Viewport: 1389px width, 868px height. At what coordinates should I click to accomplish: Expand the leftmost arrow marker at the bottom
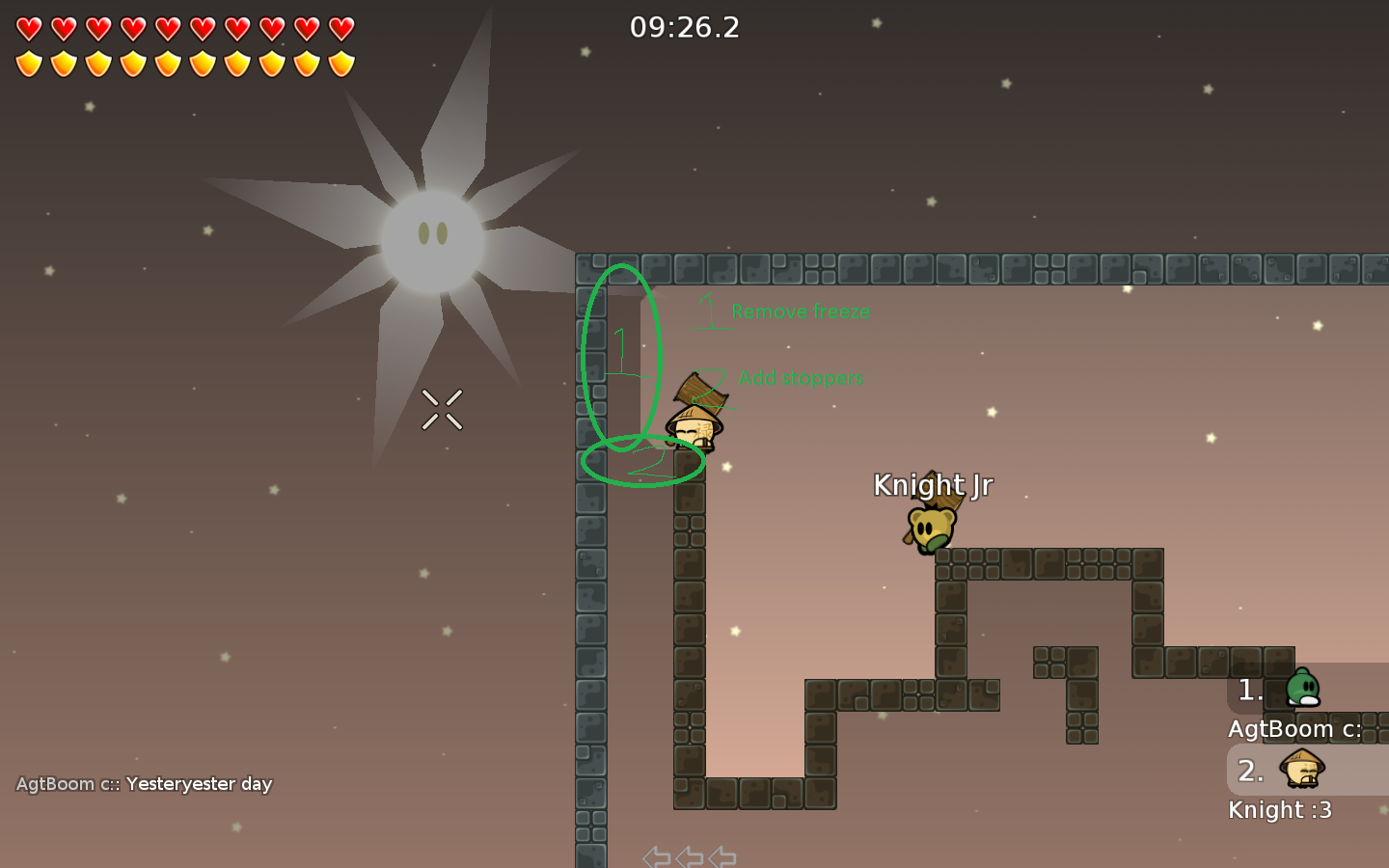(657, 854)
